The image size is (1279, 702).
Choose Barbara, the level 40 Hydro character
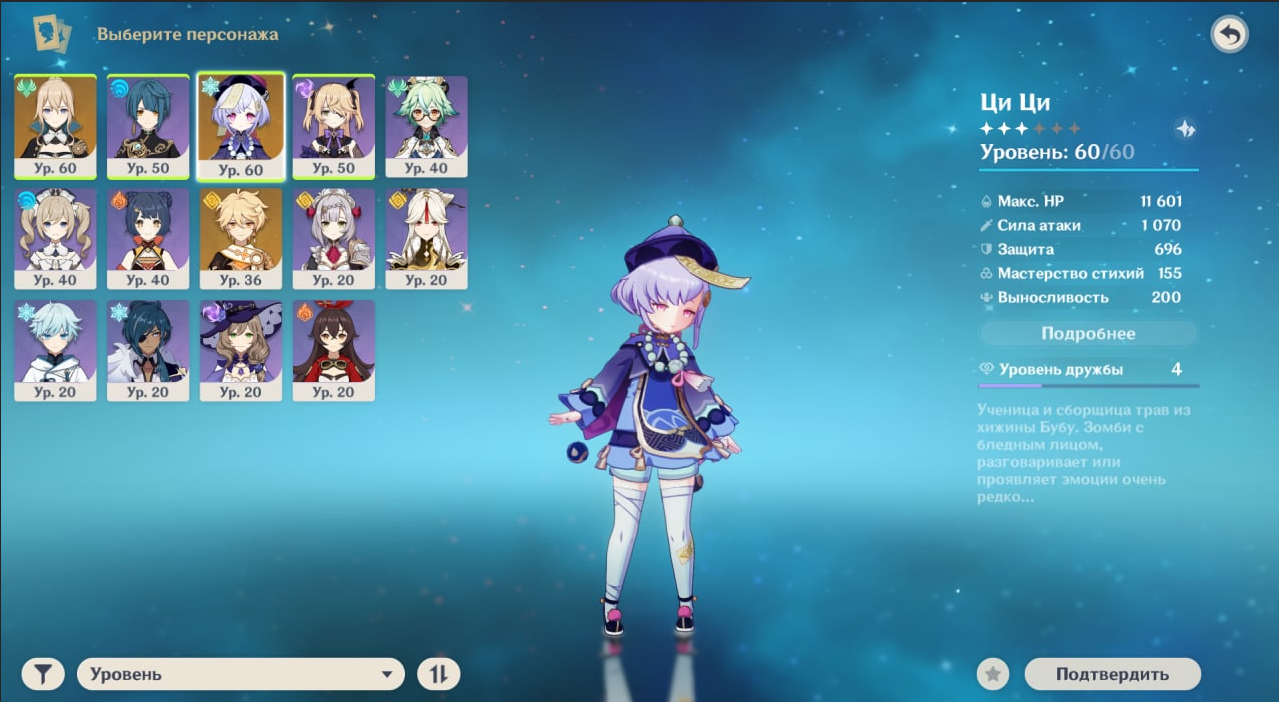56,237
